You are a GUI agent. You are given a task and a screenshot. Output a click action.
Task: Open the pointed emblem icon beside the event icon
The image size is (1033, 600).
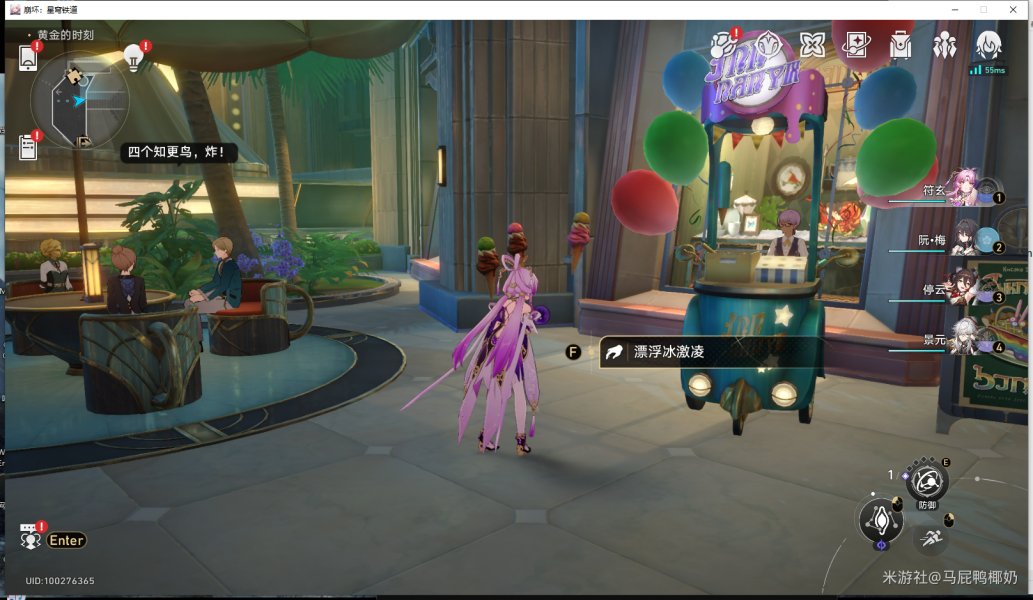click(767, 45)
